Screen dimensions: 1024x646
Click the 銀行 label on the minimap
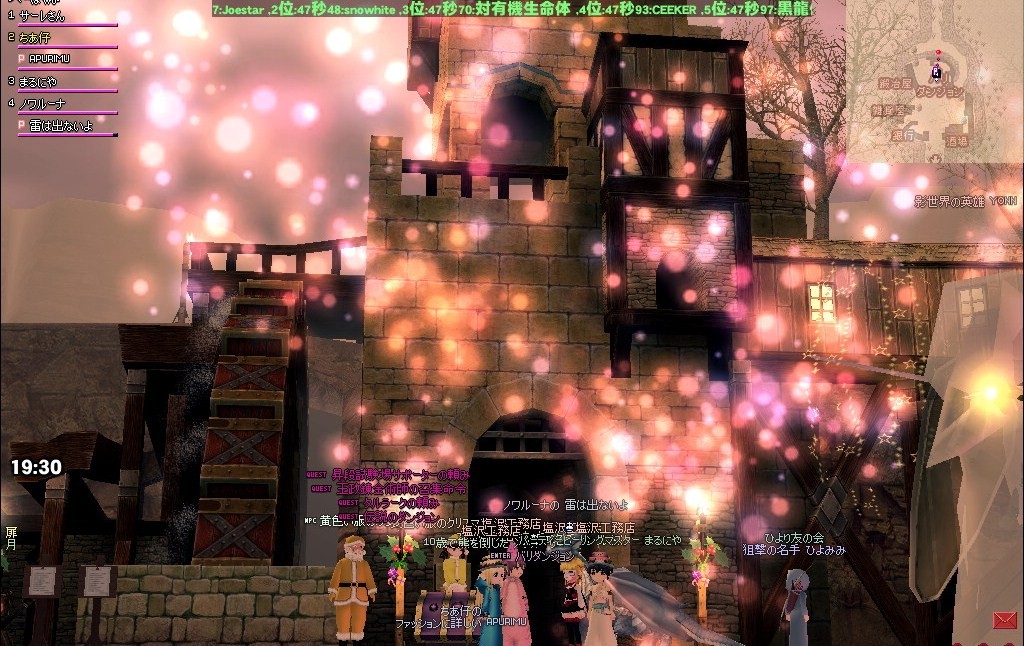pos(903,134)
